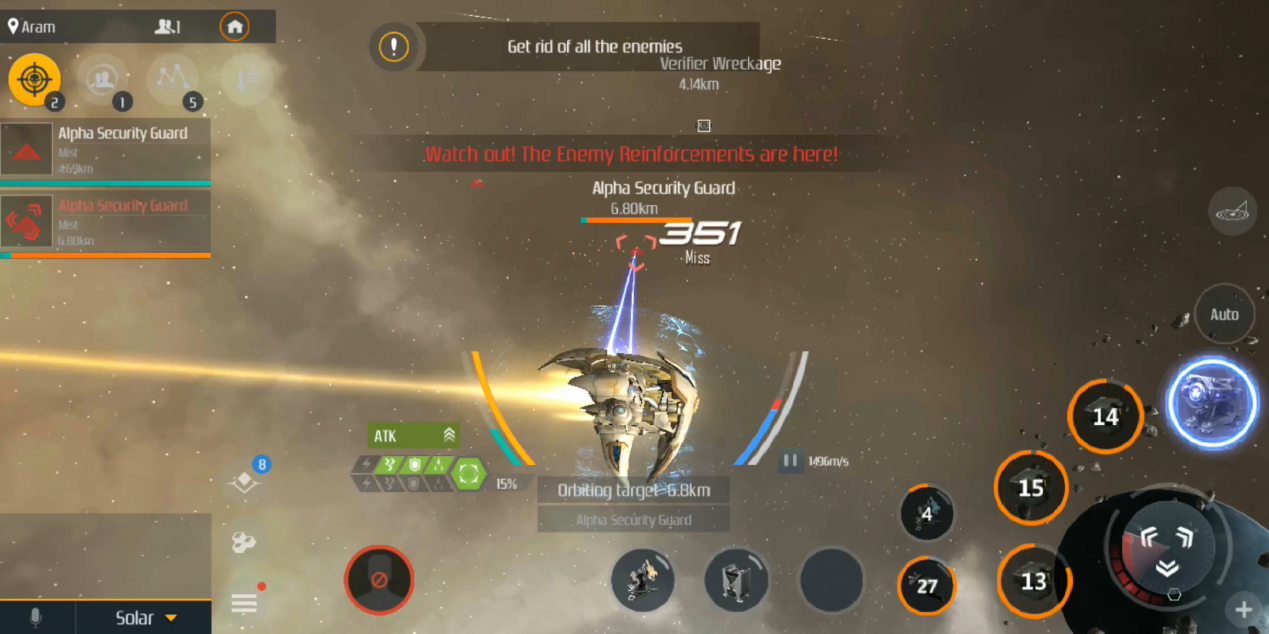Activate the module showing cooldown 15
Viewport: 1269px width, 634px height.
(1031, 488)
